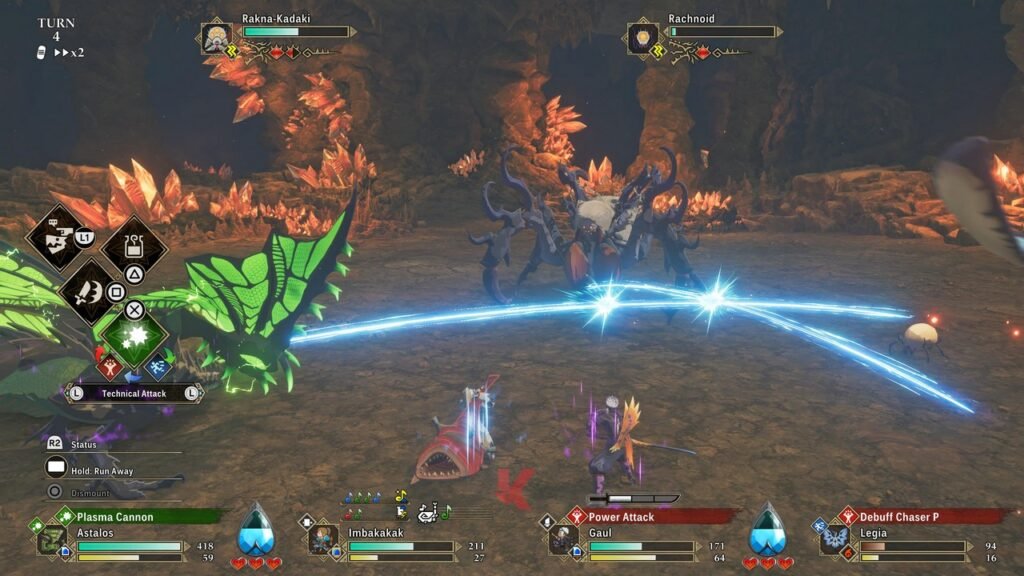Toggle the x2 battle speed indicator

68,52
